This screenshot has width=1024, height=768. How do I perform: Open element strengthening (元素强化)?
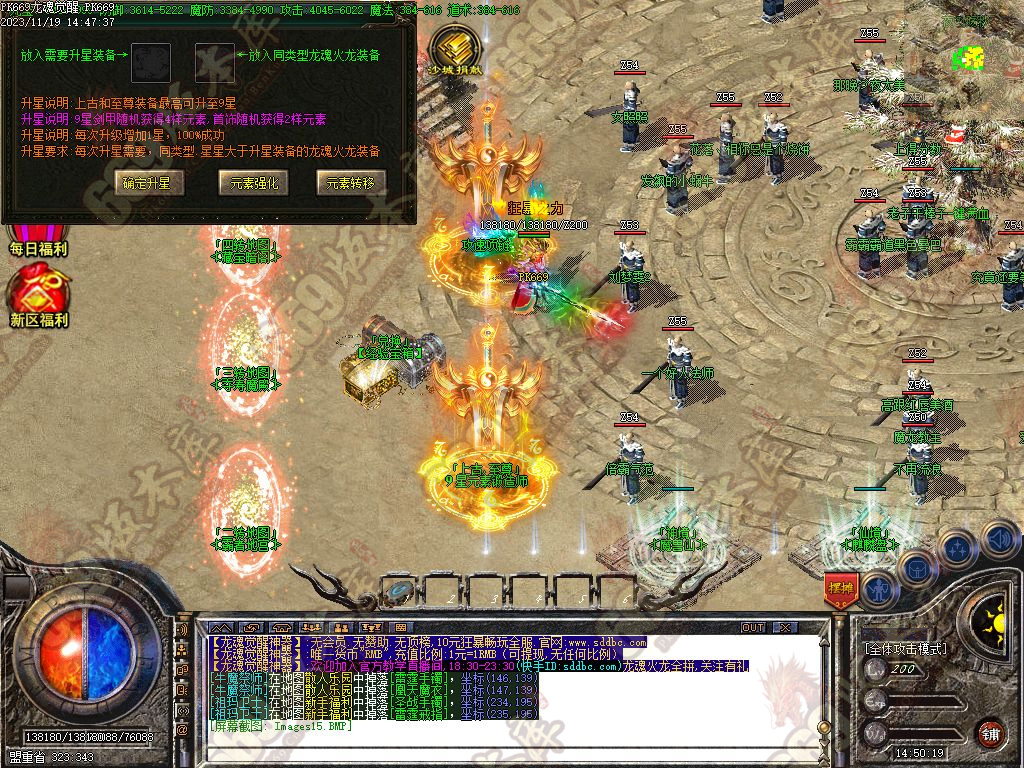[253, 182]
